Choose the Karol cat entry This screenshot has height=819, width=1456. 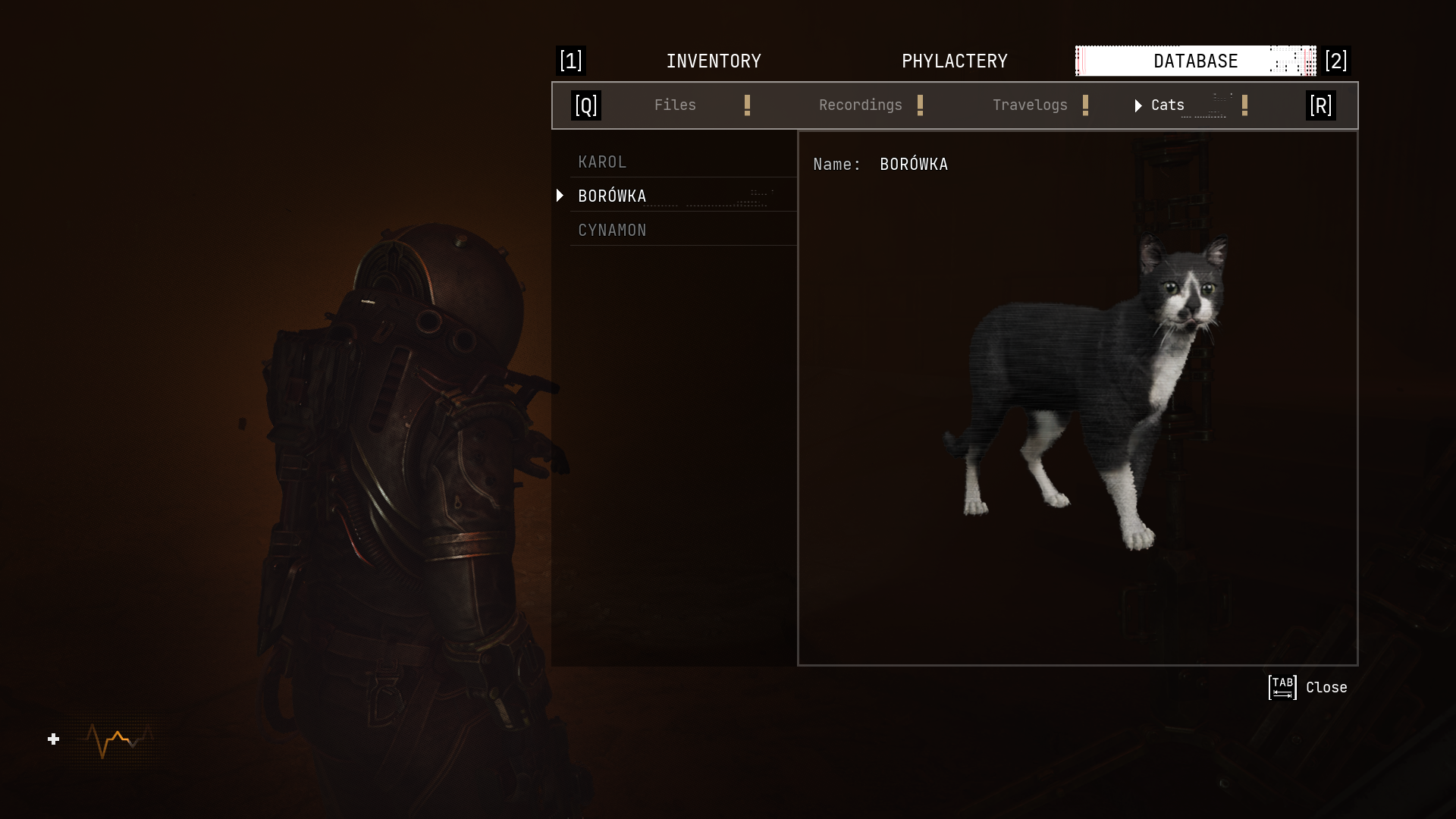pos(603,162)
